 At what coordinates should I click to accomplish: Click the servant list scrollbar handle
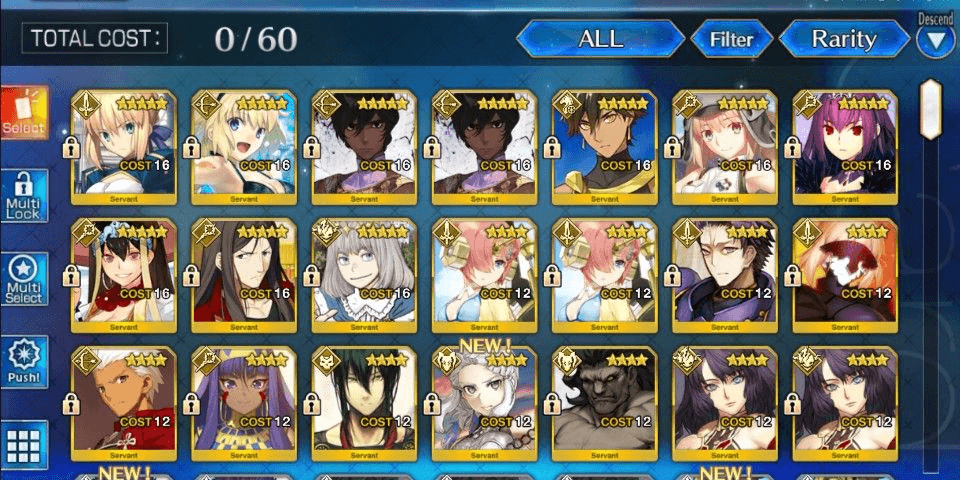pos(930,108)
